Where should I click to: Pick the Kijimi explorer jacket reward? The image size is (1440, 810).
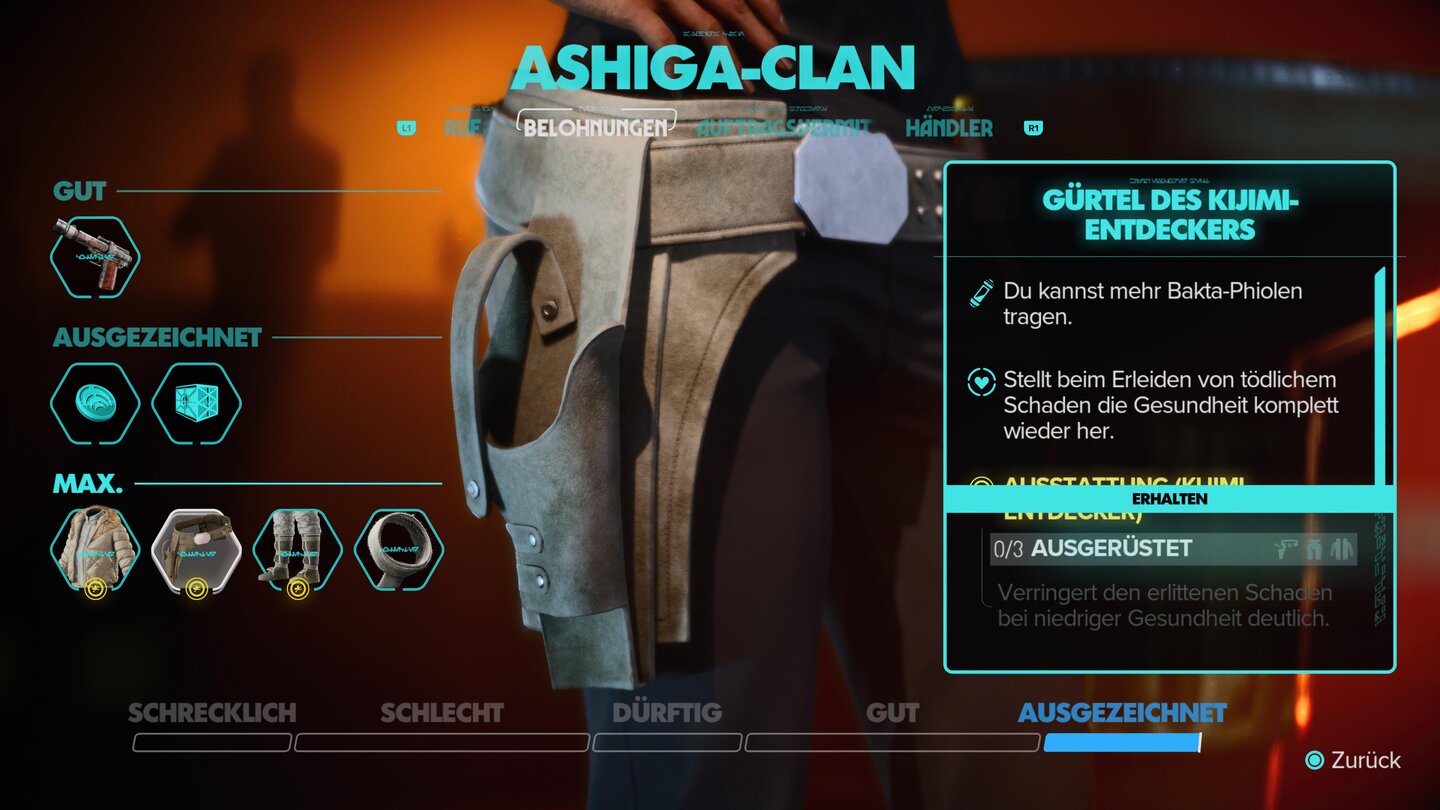coord(95,549)
